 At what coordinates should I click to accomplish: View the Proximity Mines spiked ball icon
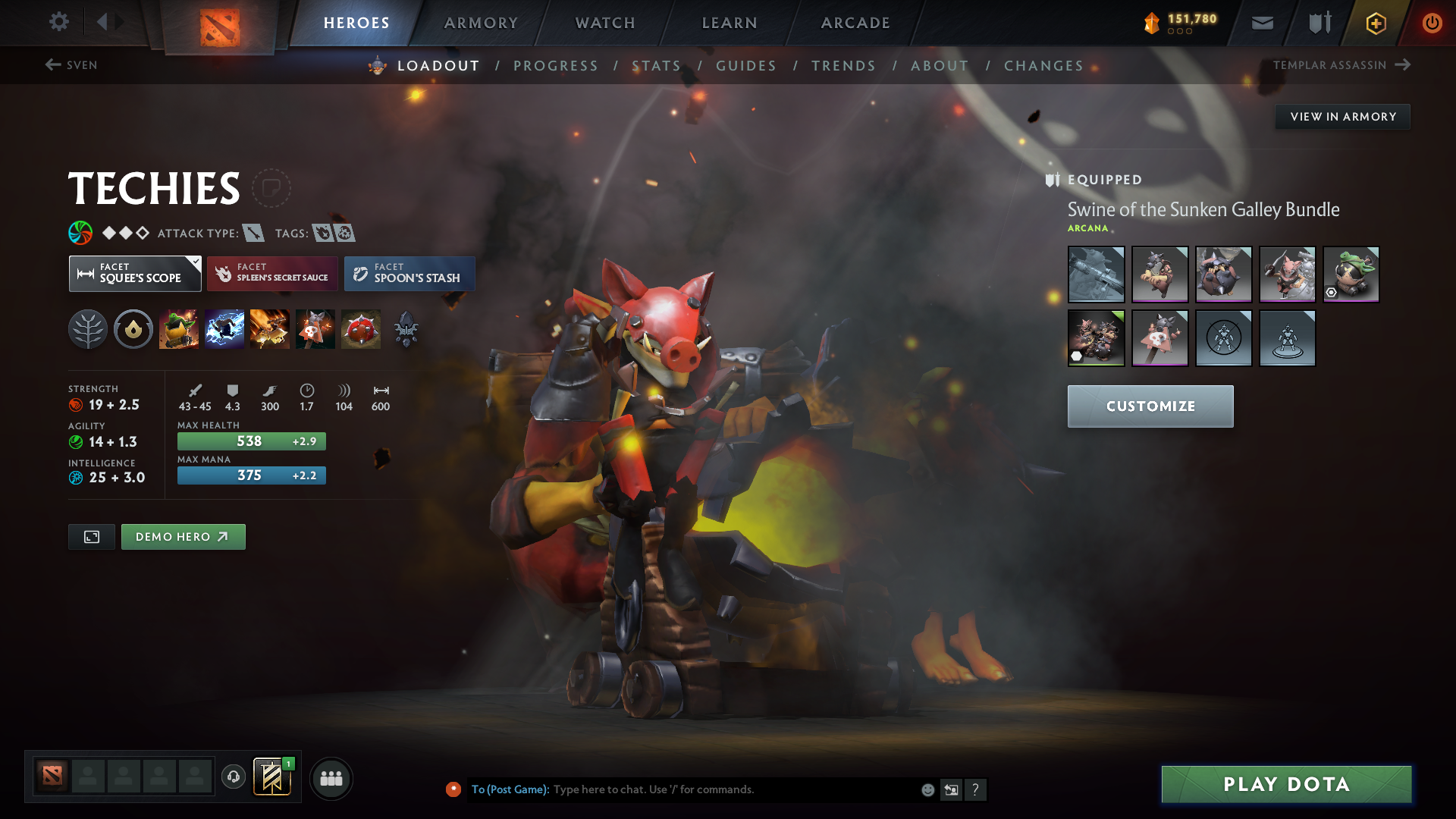pyautogui.click(x=361, y=328)
